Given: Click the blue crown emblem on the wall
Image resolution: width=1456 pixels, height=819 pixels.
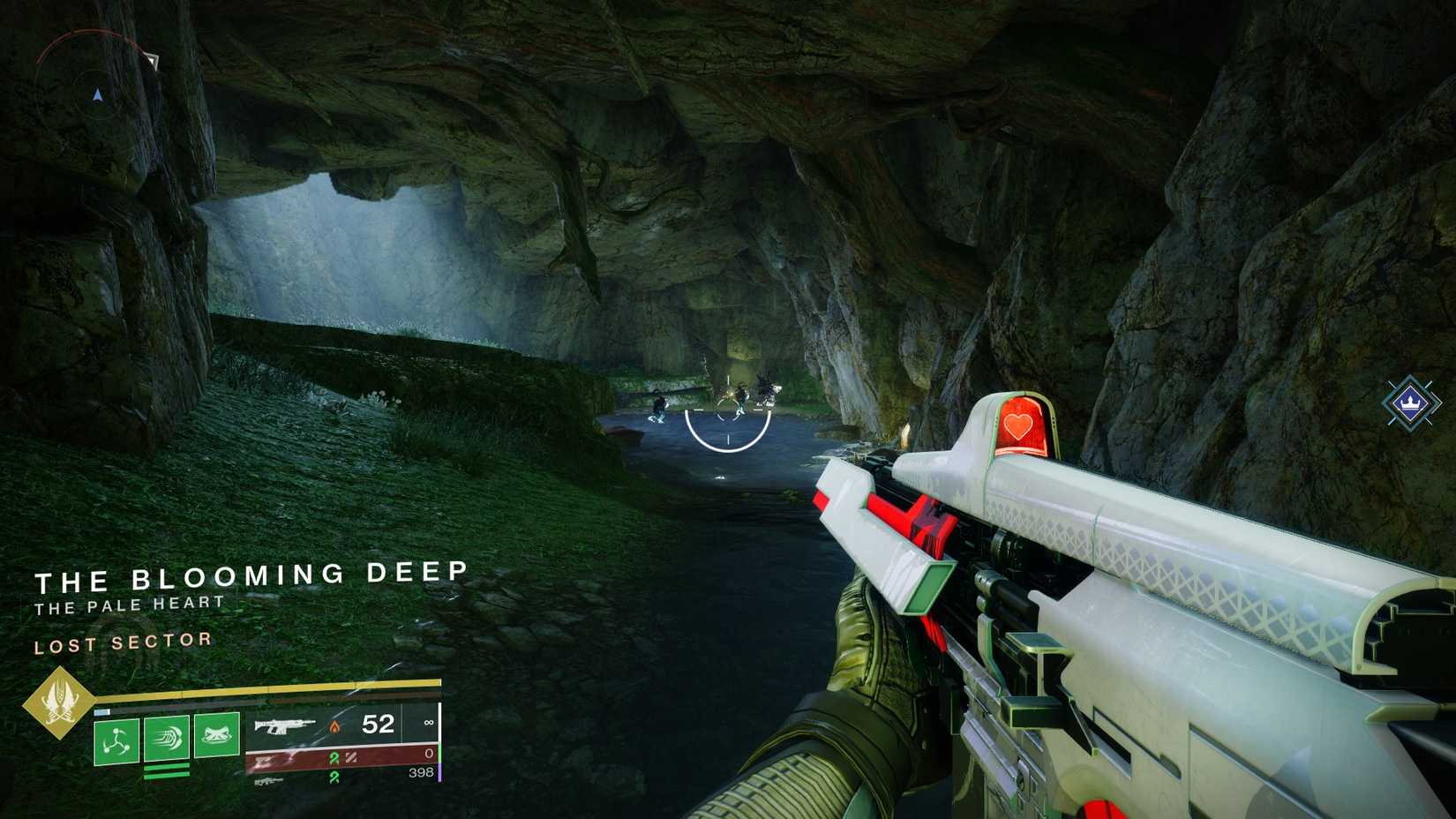Looking at the screenshot, I should click(1408, 402).
